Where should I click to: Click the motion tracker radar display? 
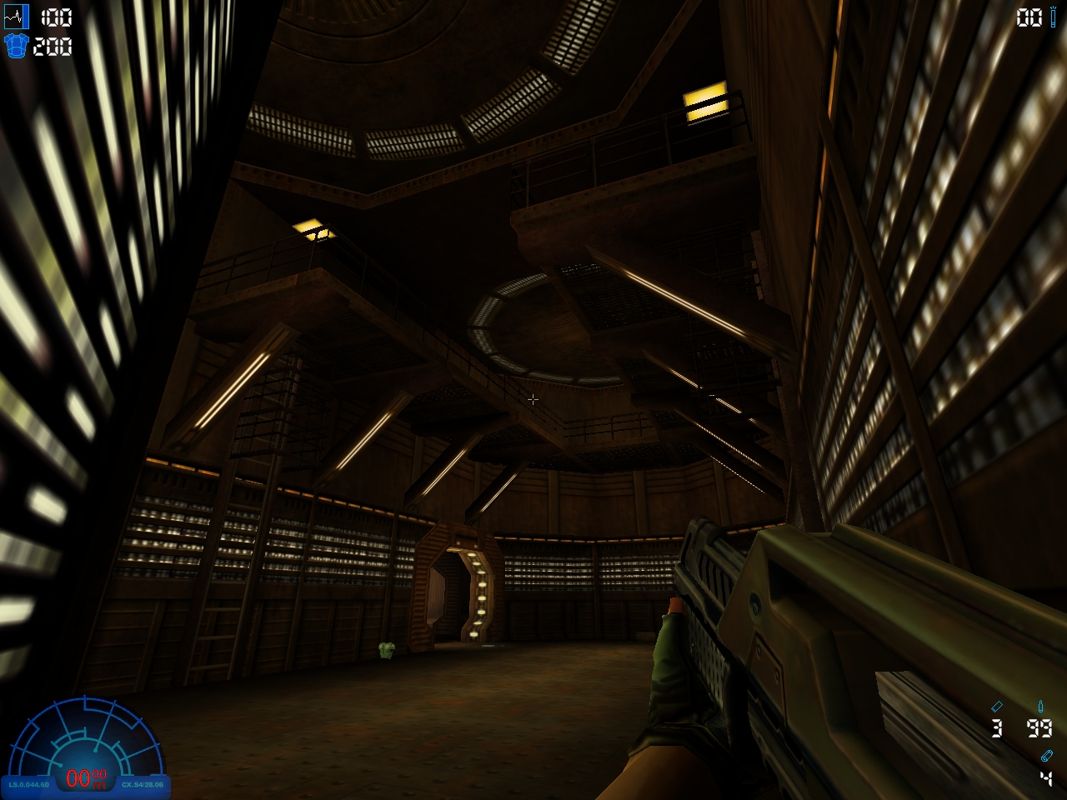coord(85,745)
